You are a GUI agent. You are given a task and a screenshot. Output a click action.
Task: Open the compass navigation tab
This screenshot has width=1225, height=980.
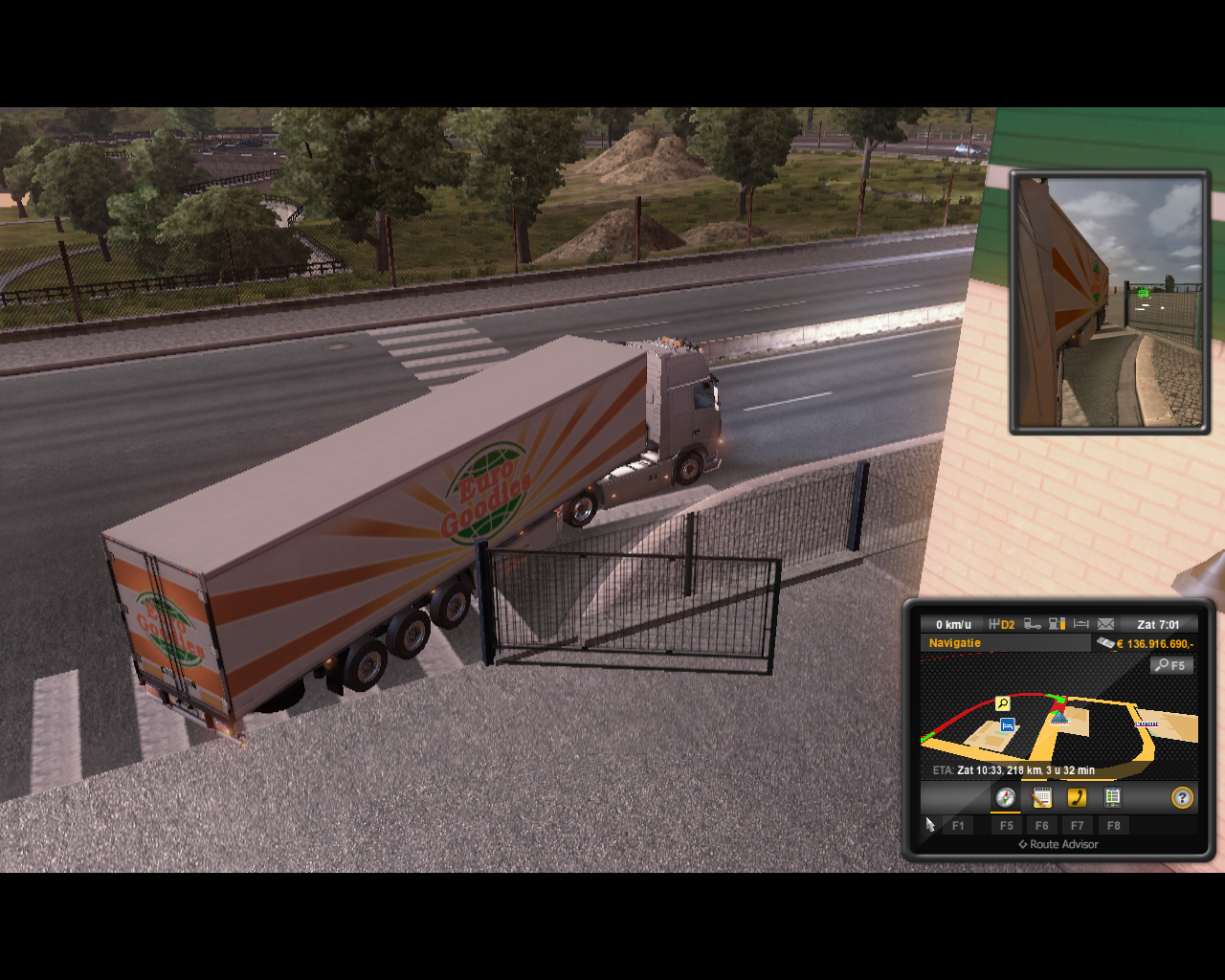1005,797
